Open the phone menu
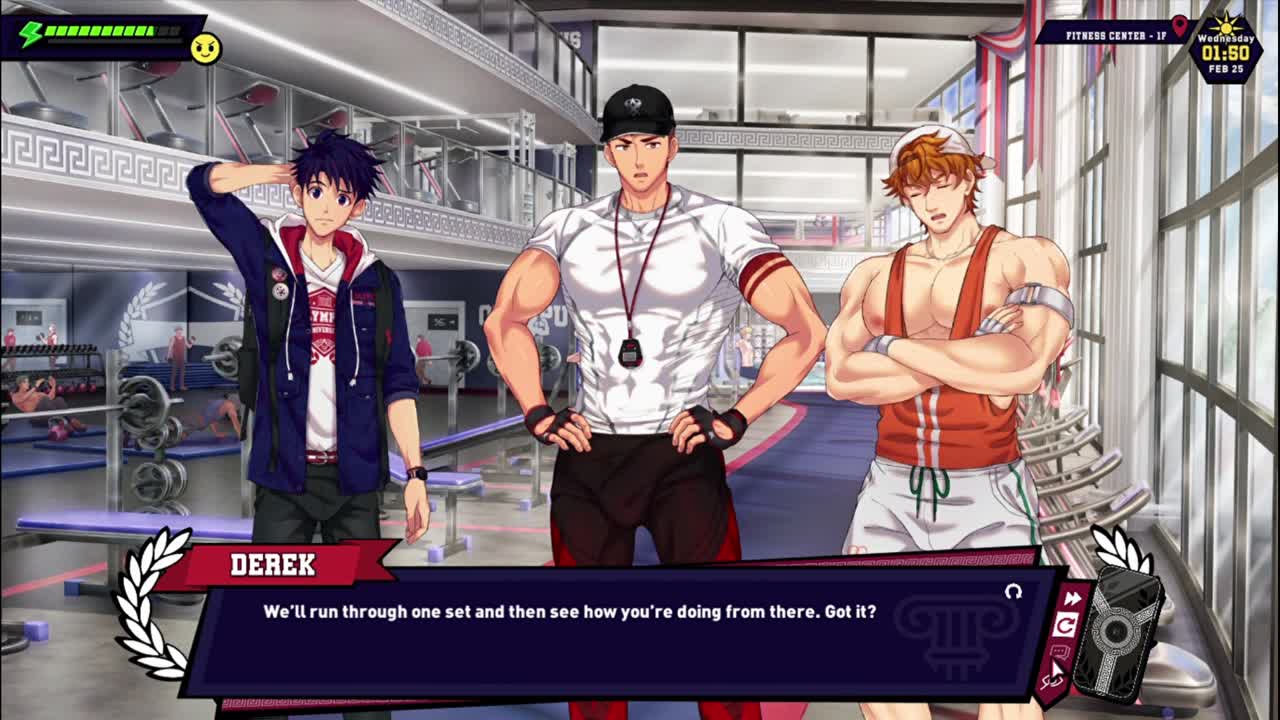 1116,632
